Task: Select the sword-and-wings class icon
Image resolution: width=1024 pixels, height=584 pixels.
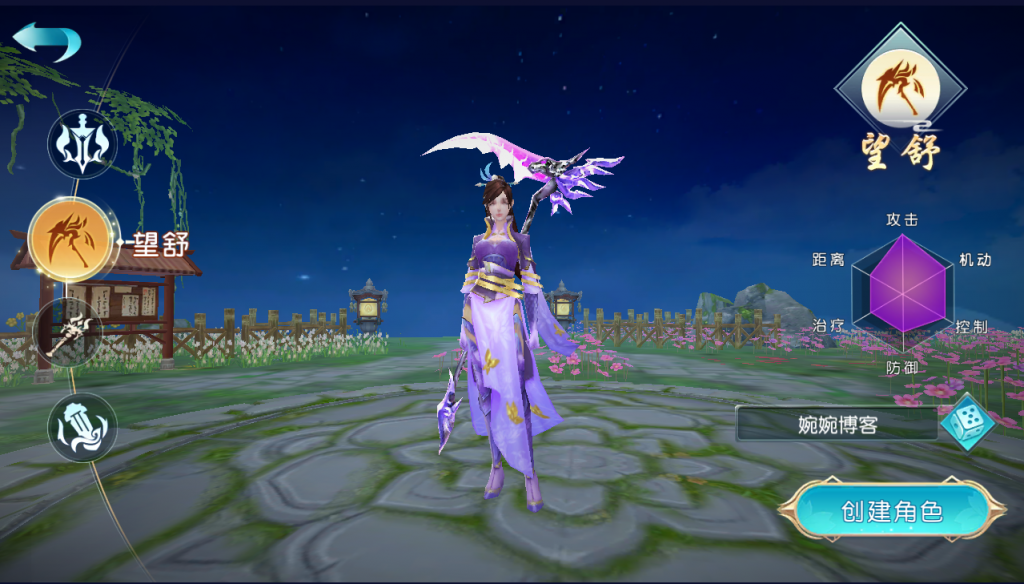Action: click(82, 146)
